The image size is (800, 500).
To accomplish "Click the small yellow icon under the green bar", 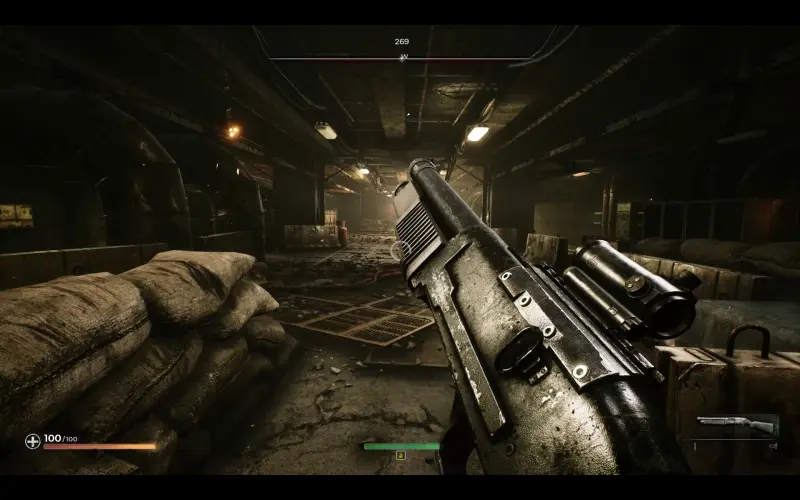I will [x=401, y=455].
